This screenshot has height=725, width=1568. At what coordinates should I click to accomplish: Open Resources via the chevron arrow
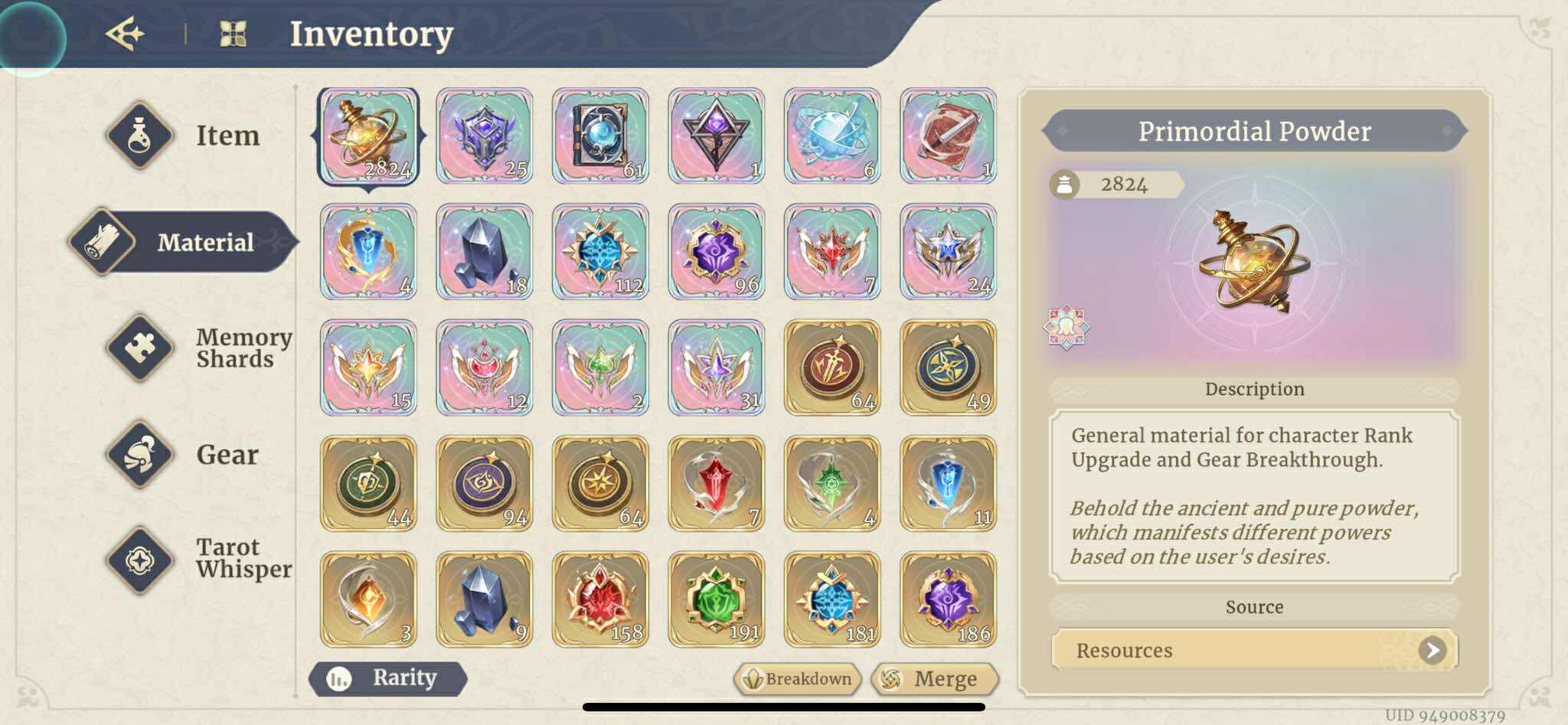click(1432, 650)
